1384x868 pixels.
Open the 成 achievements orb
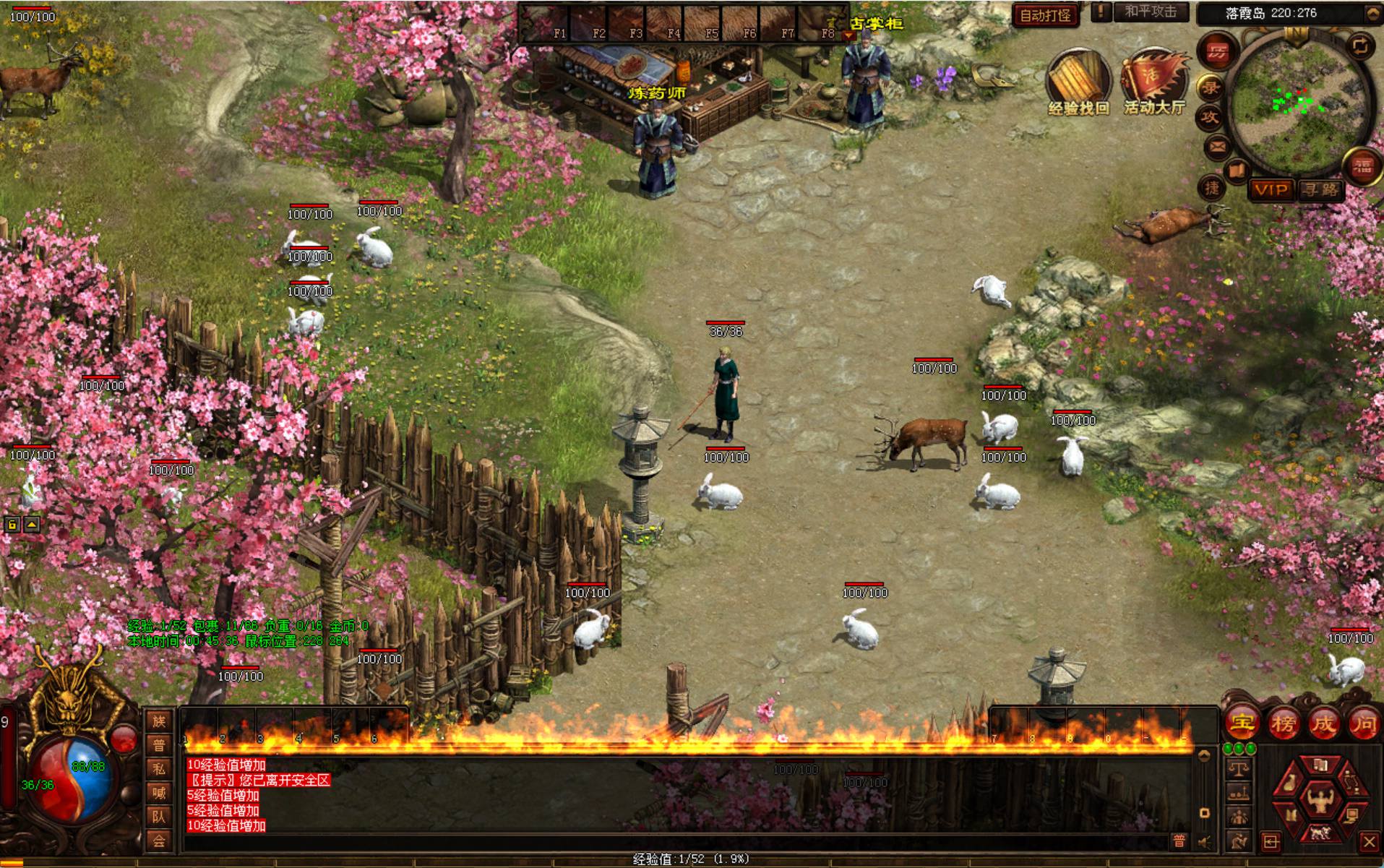[x=1323, y=723]
